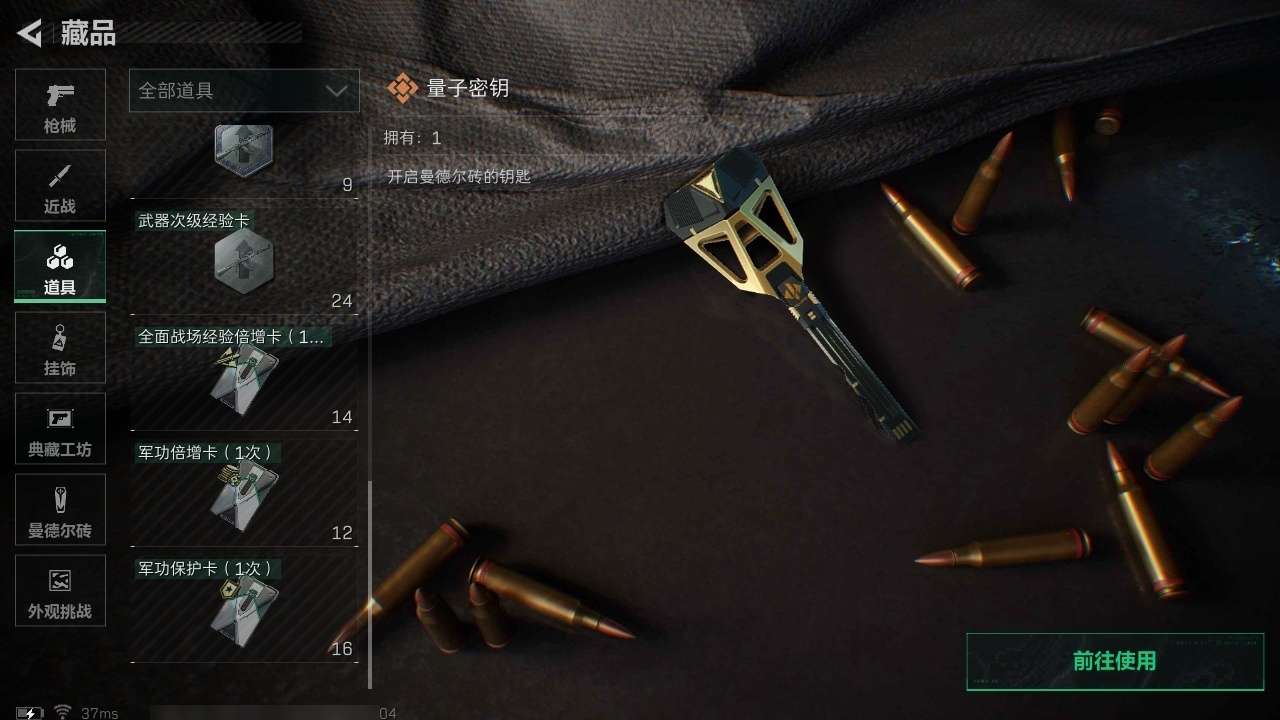Viewport: 1280px width, 720px height.
Task: Open the 近战 melee weapons category
Action: click(x=60, y=185)
